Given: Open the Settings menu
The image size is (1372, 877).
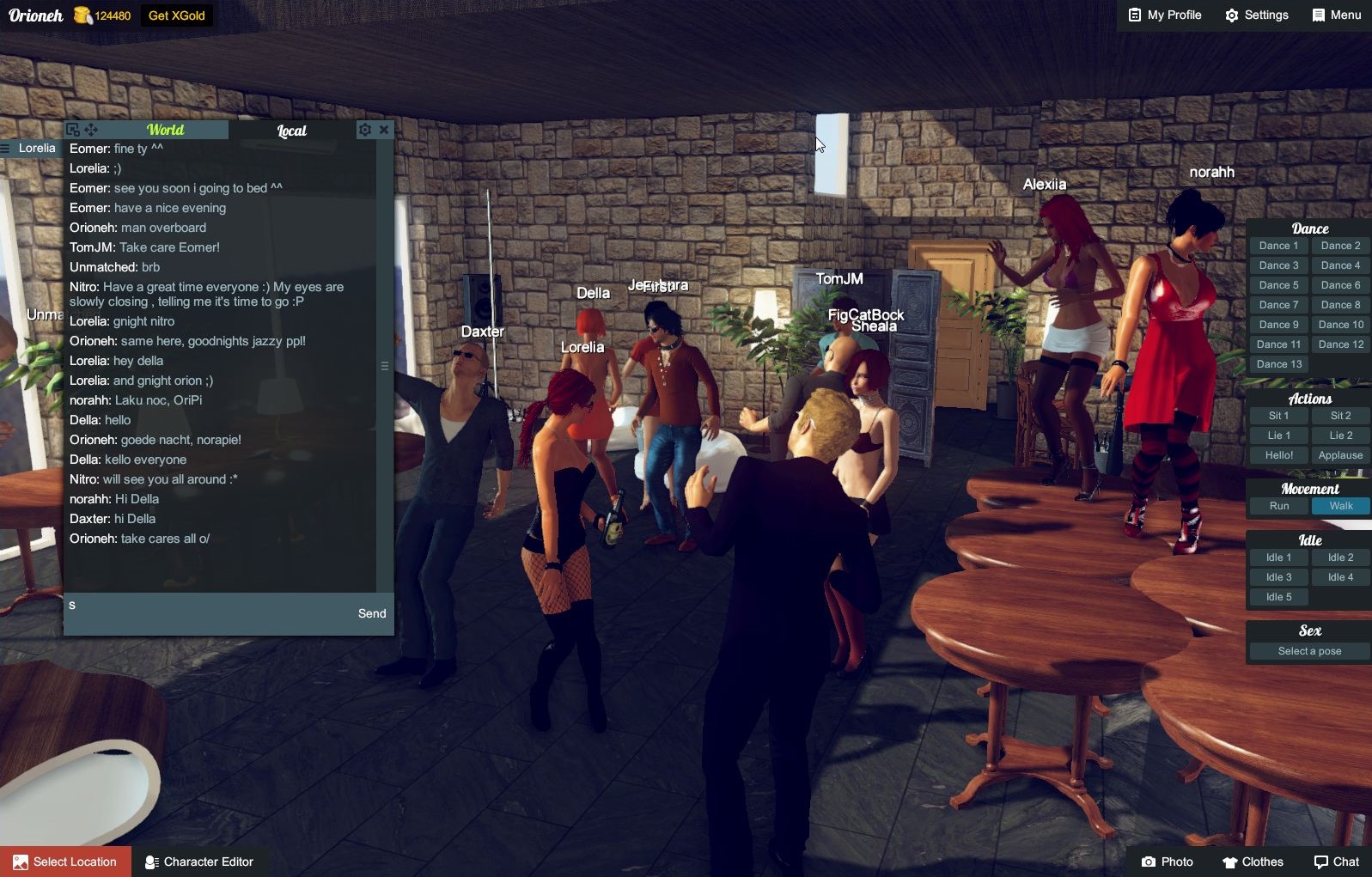Looking at the screenshot, I should [x=1256, y=15].
